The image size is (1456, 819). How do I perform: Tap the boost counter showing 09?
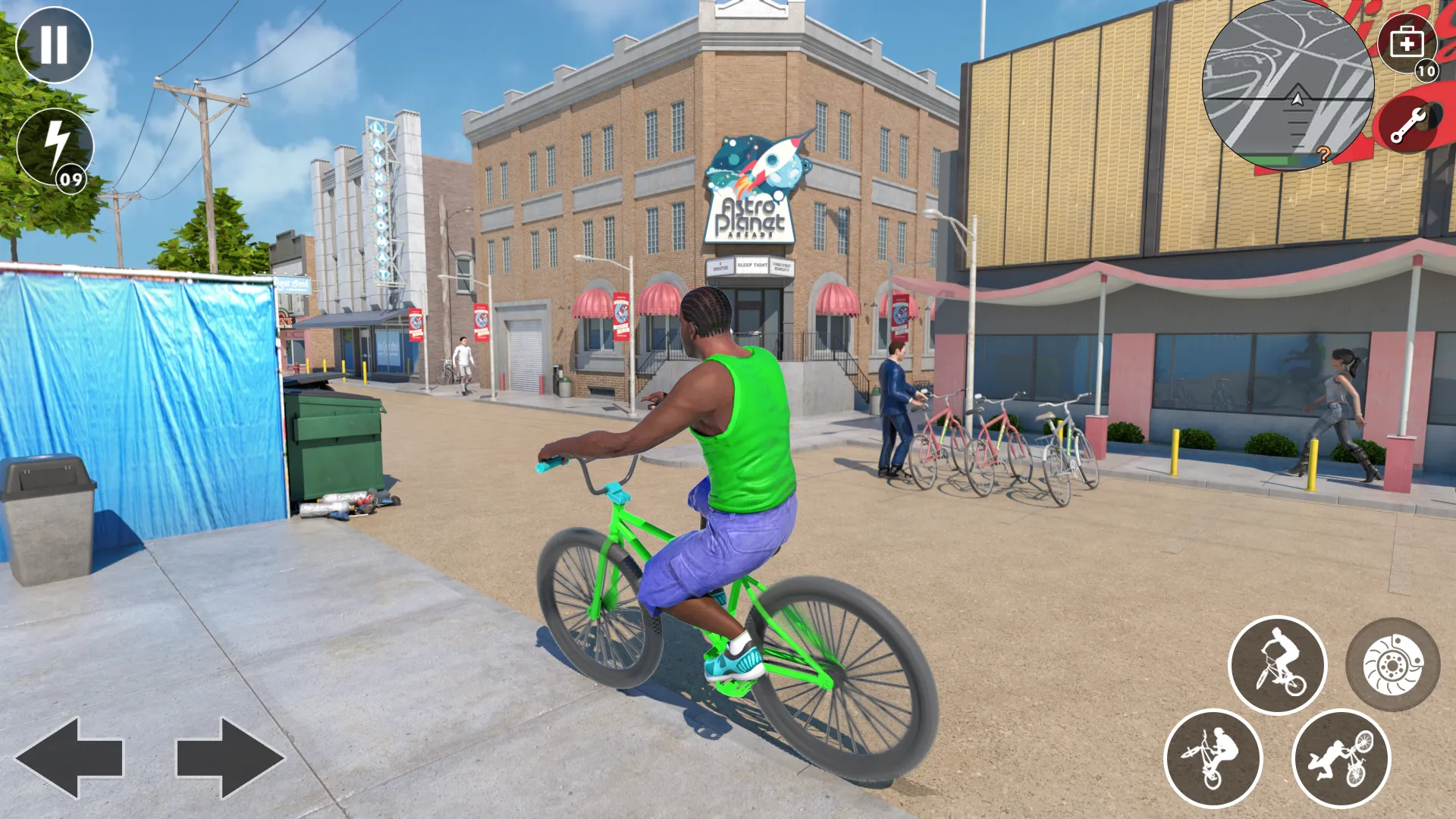tap(72, 180)
